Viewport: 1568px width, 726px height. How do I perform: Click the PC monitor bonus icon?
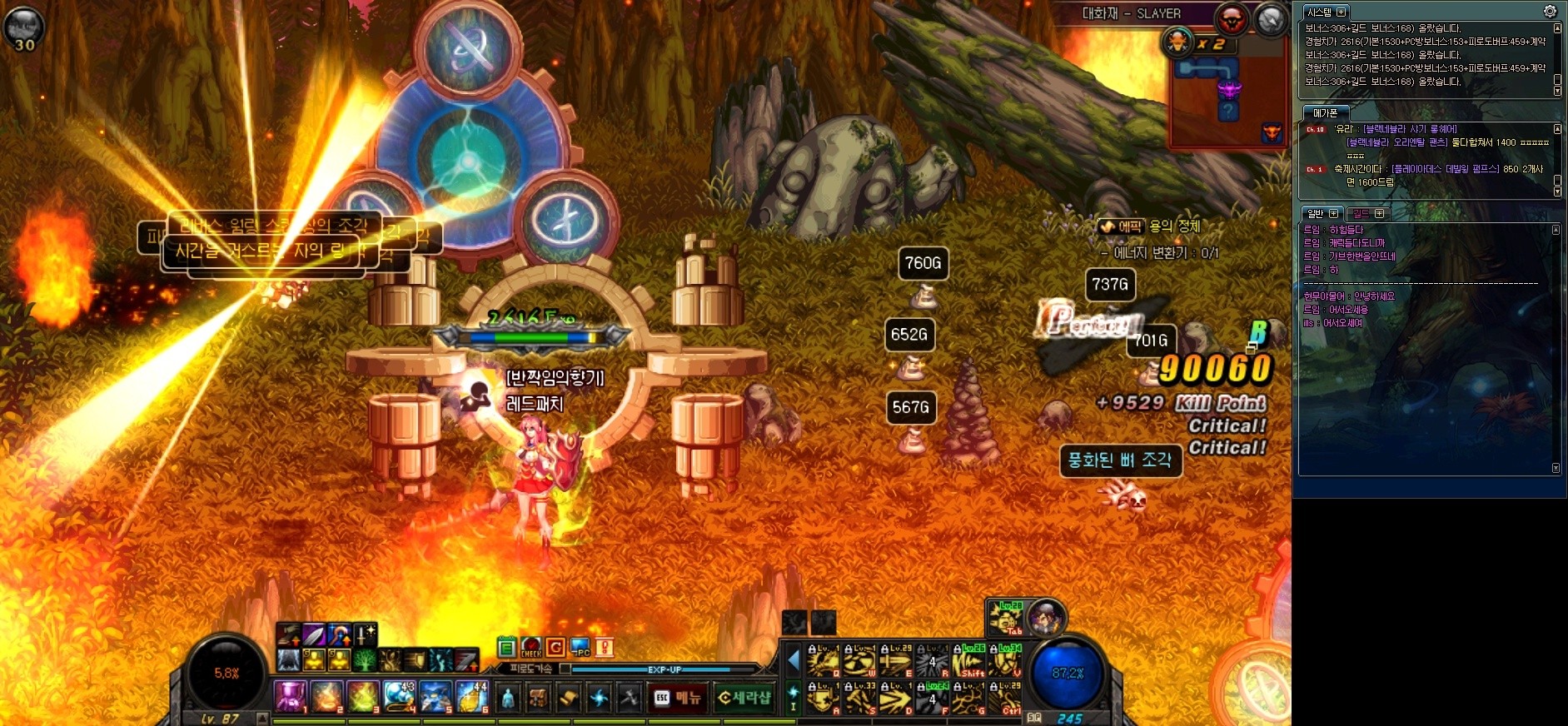click(580, 647)
